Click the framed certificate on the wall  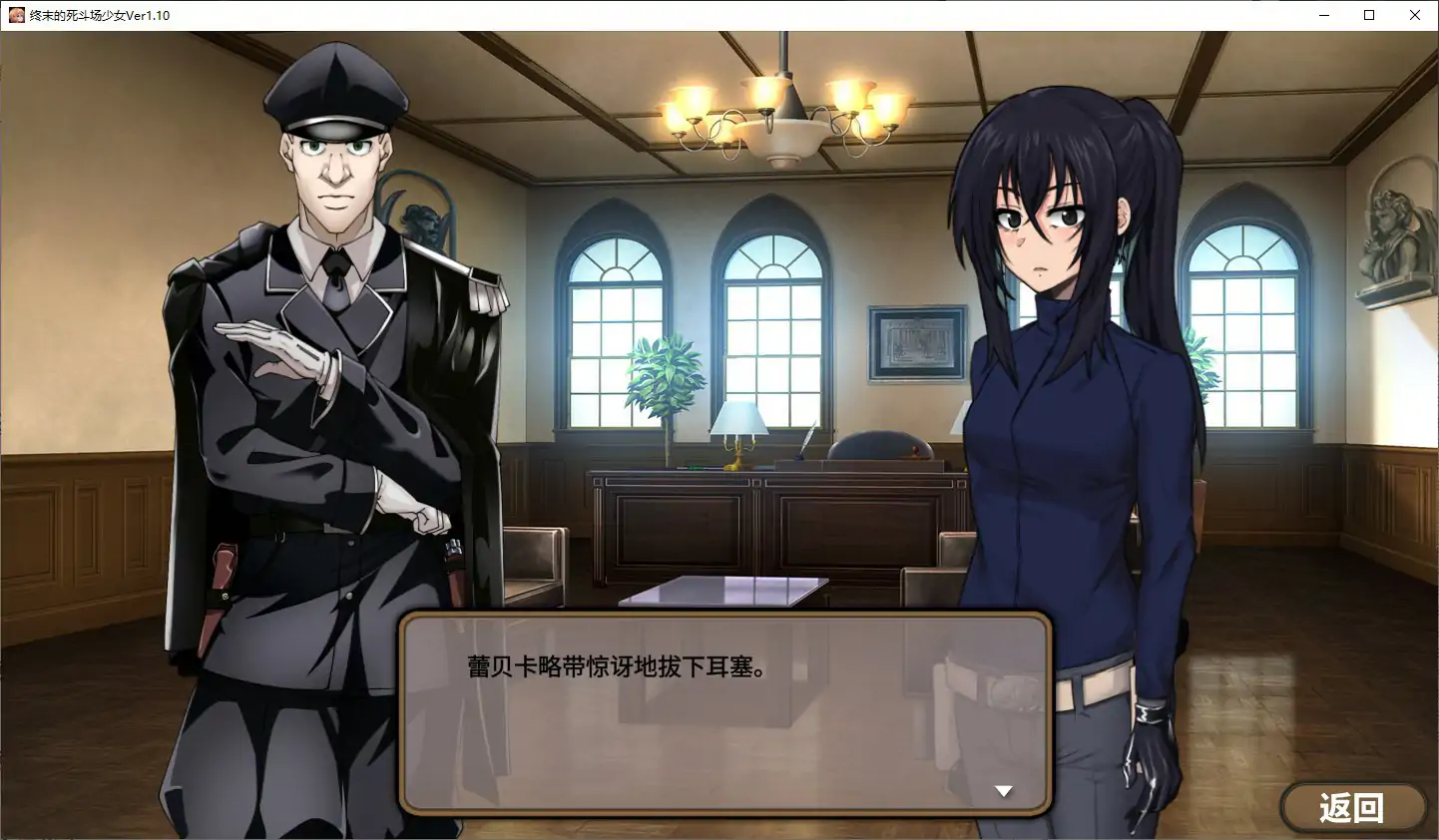pyautogui.click(x=914, y=339)
